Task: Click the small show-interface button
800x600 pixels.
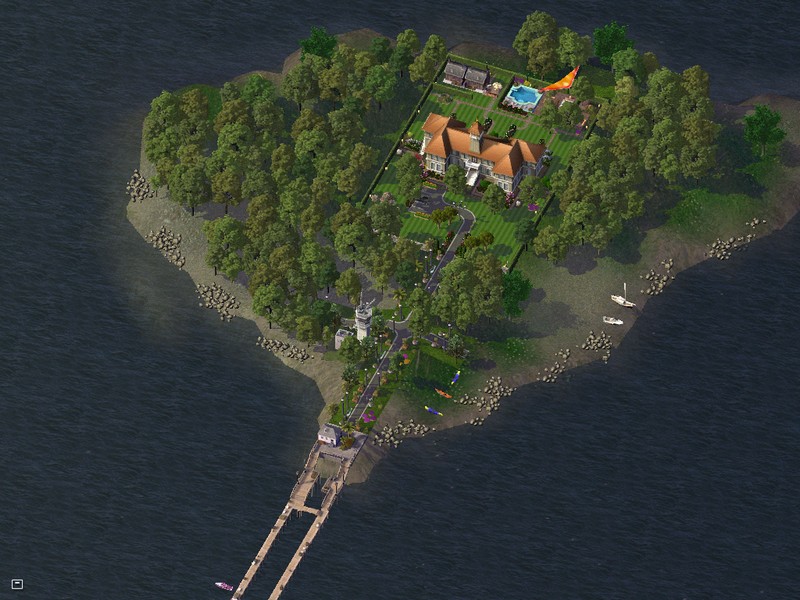Action: coord(17,584)
